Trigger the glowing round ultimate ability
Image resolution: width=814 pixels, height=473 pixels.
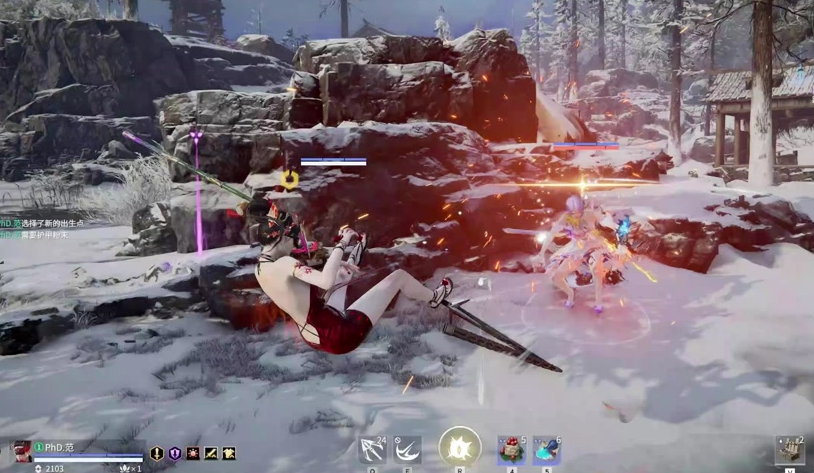click(x=460, y=447)
